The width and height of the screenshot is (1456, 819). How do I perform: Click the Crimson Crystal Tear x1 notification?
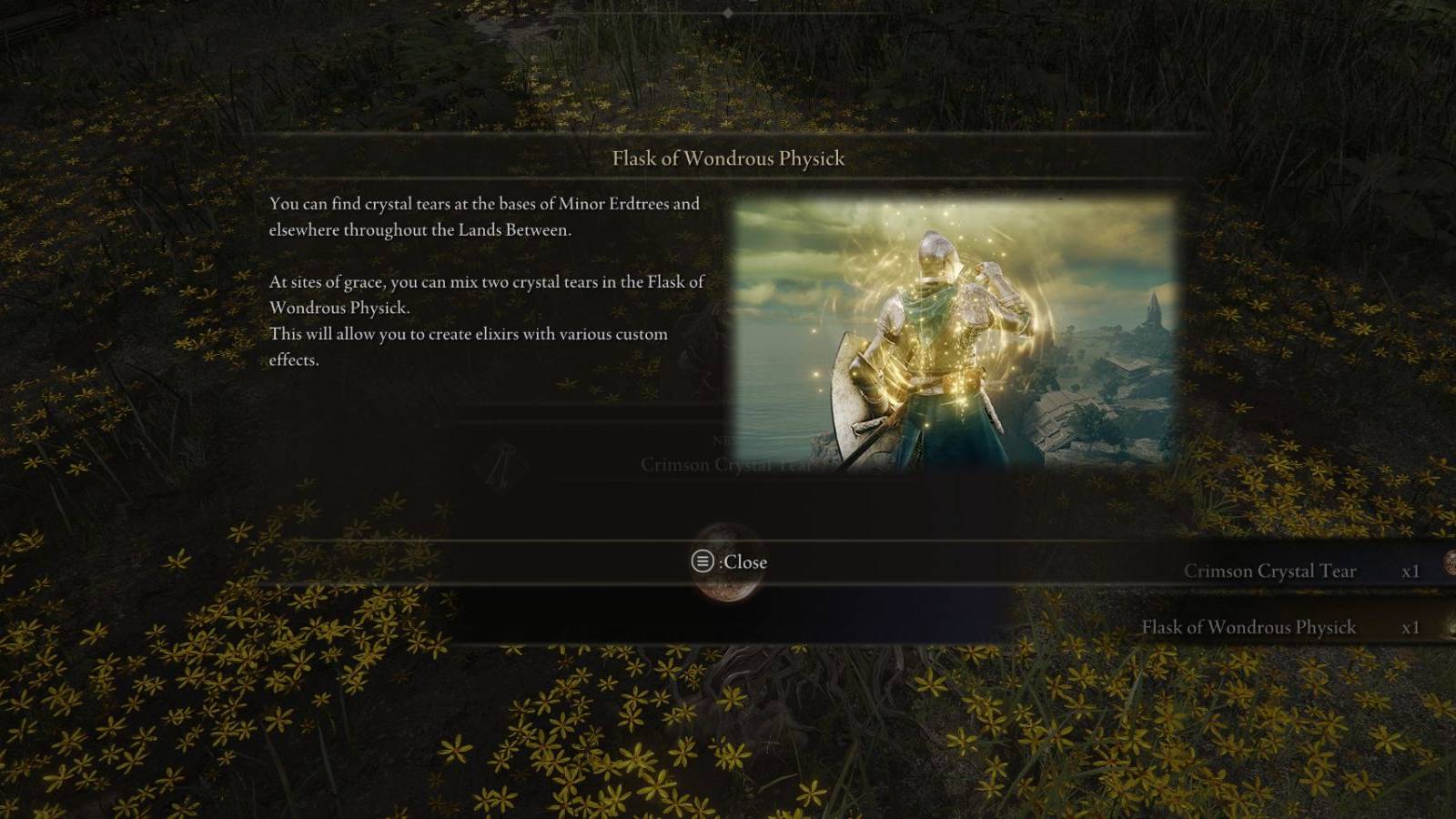click(1292, 571)
